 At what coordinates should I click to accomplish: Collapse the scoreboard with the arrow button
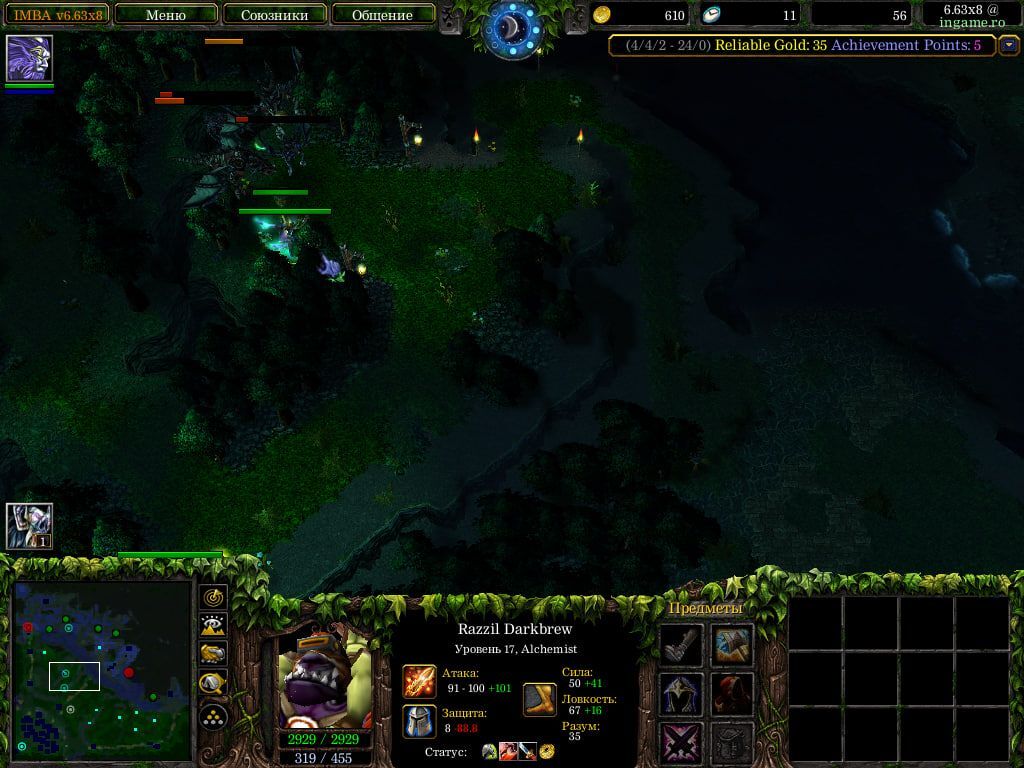(1008, 45)
